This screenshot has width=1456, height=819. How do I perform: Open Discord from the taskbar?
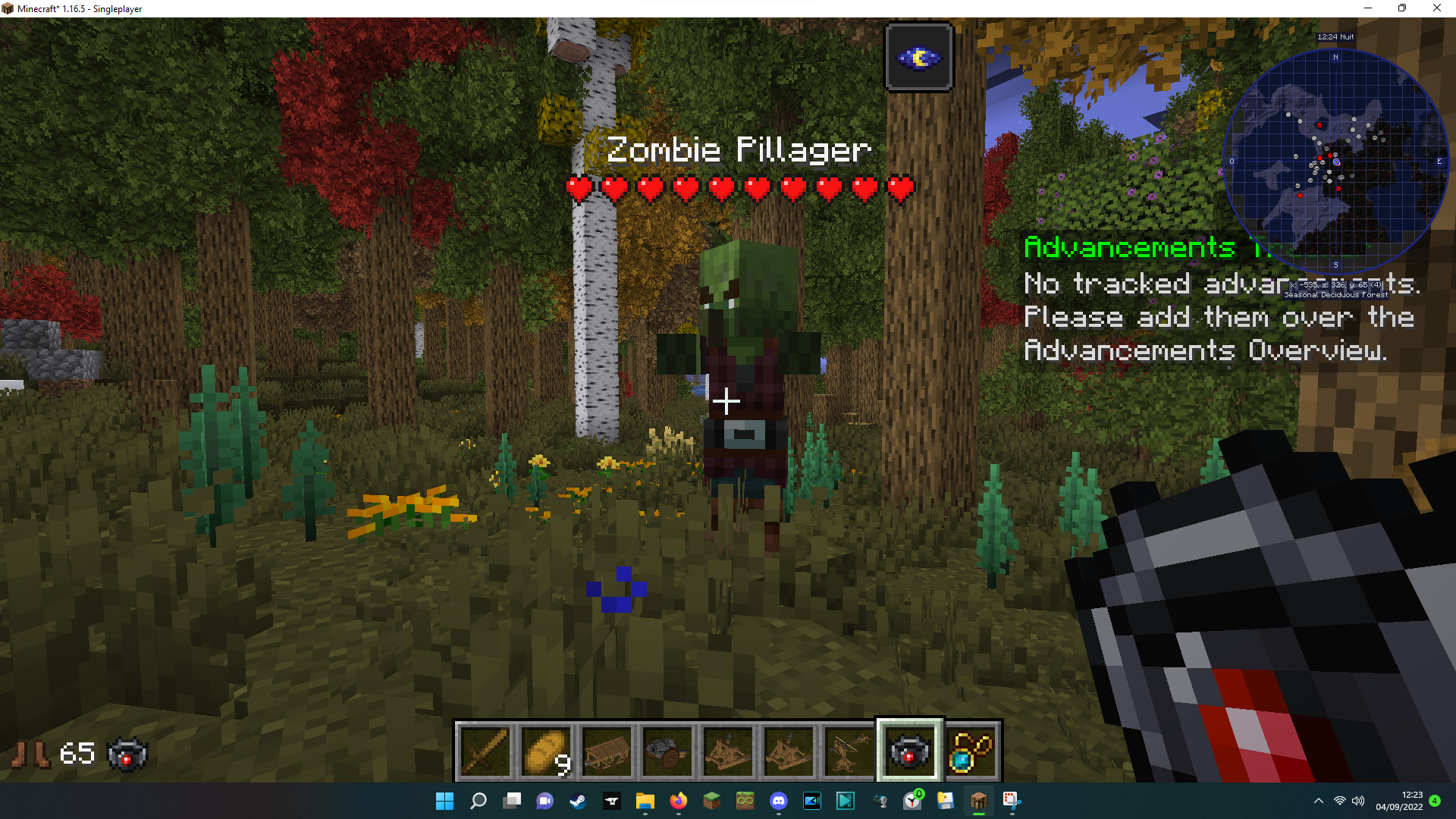pyautogui.click(x=779, y=801)
